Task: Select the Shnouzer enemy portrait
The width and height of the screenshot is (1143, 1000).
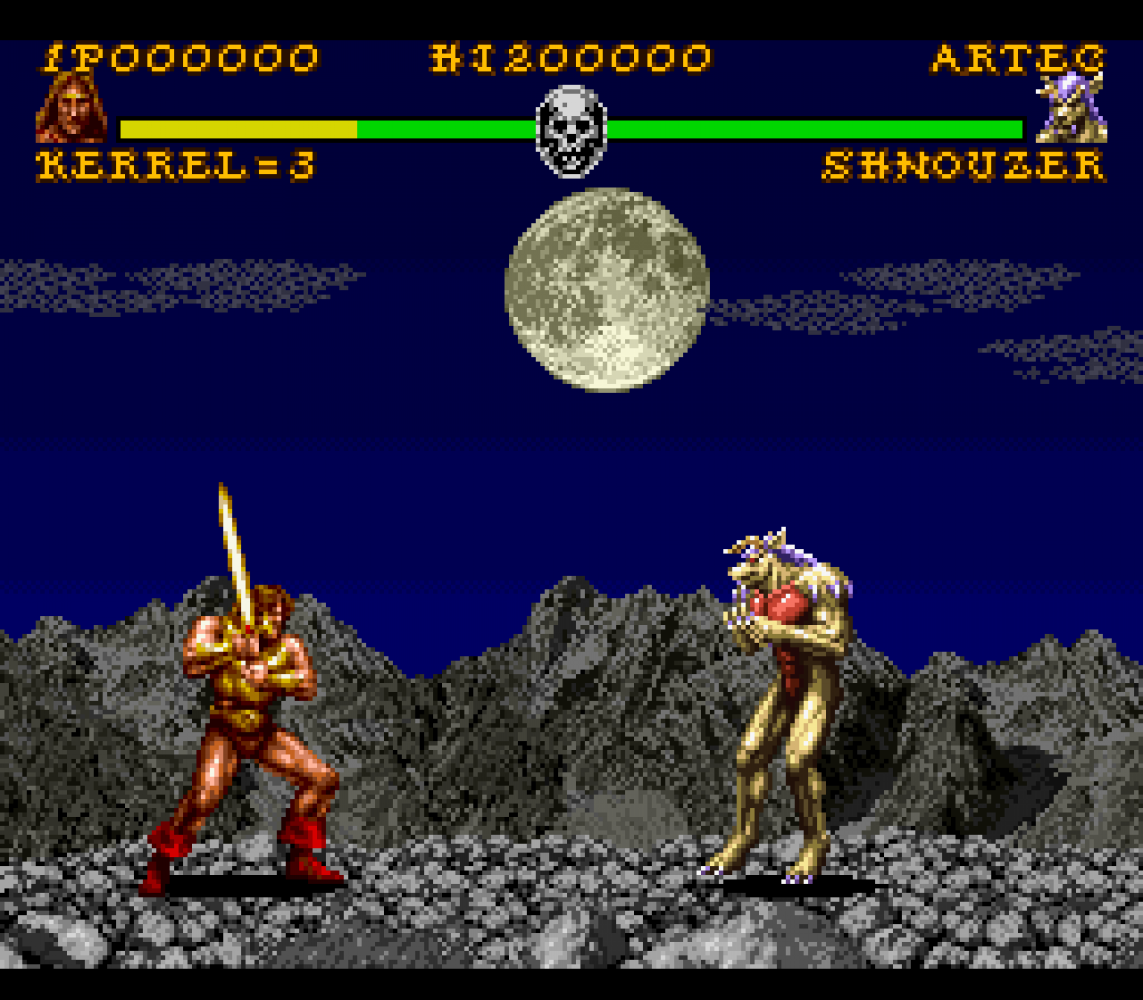Action: click(x=1071, y=108)
